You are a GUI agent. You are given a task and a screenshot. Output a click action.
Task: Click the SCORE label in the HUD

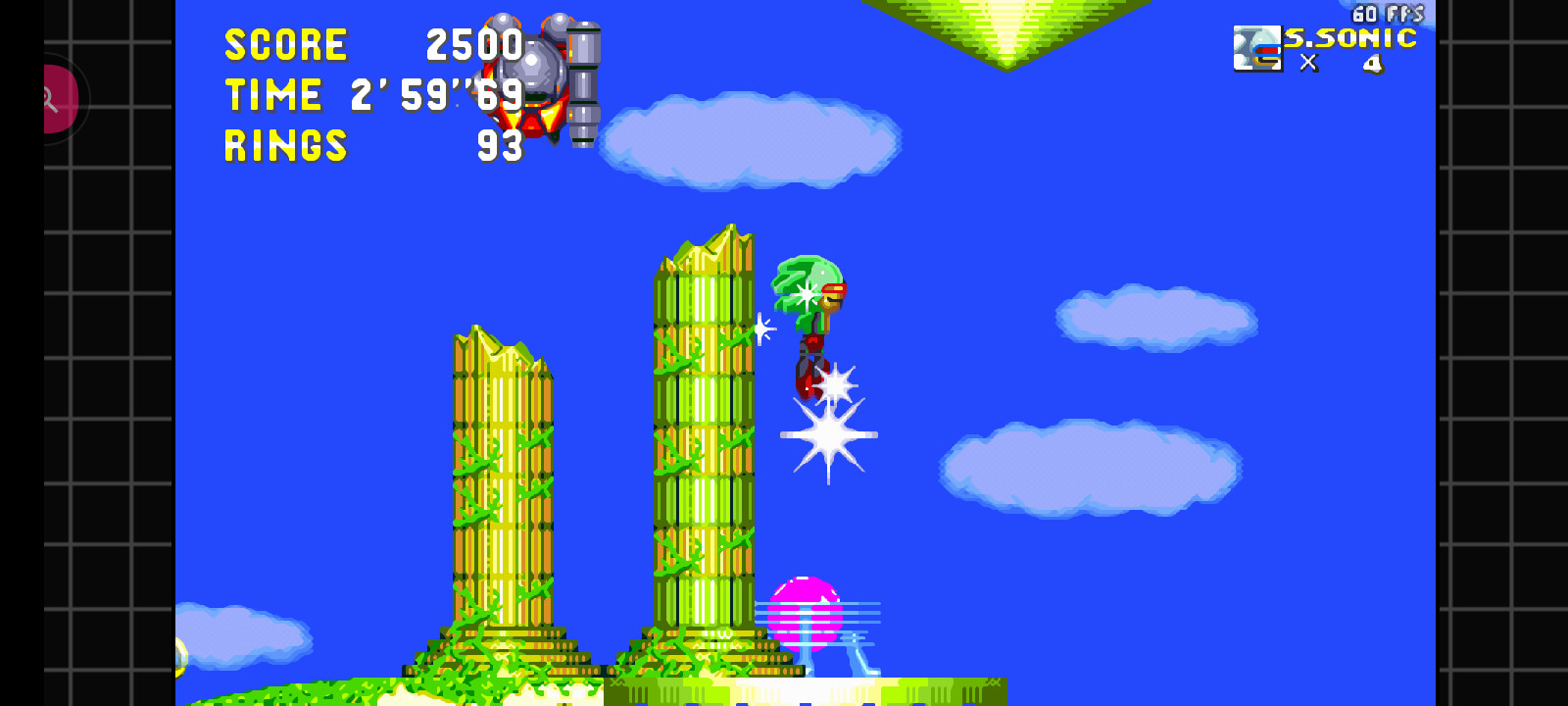click(x=286, y=44)
